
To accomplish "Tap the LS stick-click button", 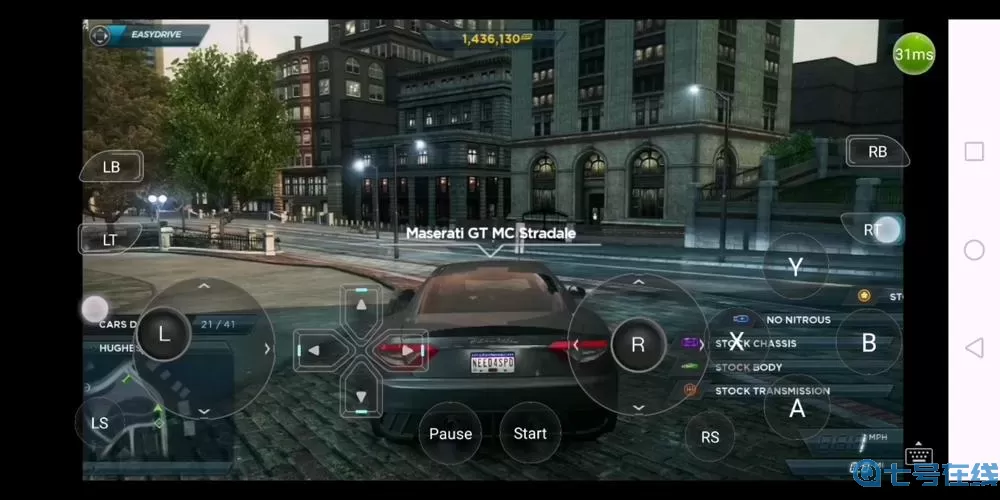I will pos(100,423).
